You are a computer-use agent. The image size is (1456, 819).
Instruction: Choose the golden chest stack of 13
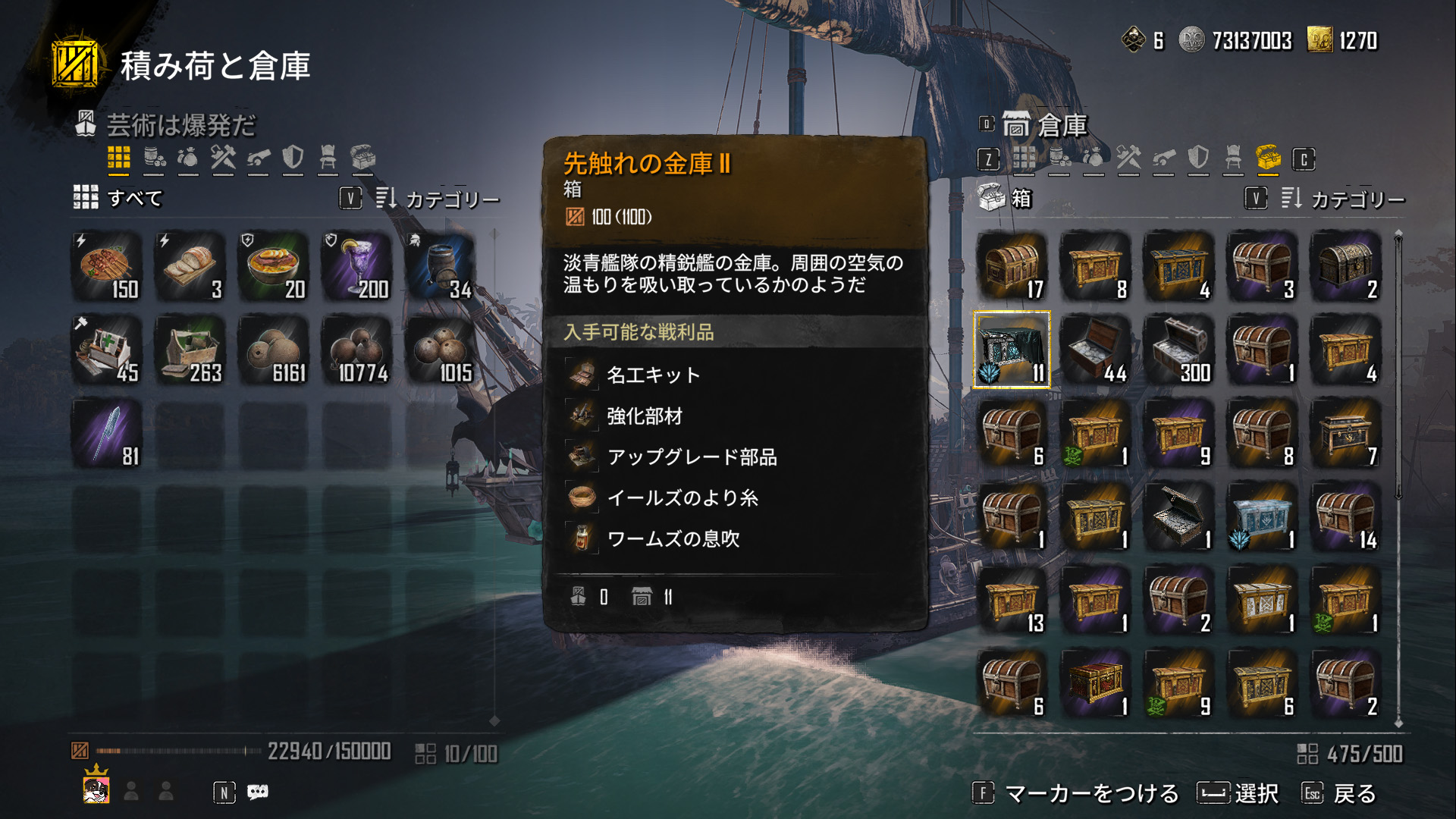[x=1012, y=601]
